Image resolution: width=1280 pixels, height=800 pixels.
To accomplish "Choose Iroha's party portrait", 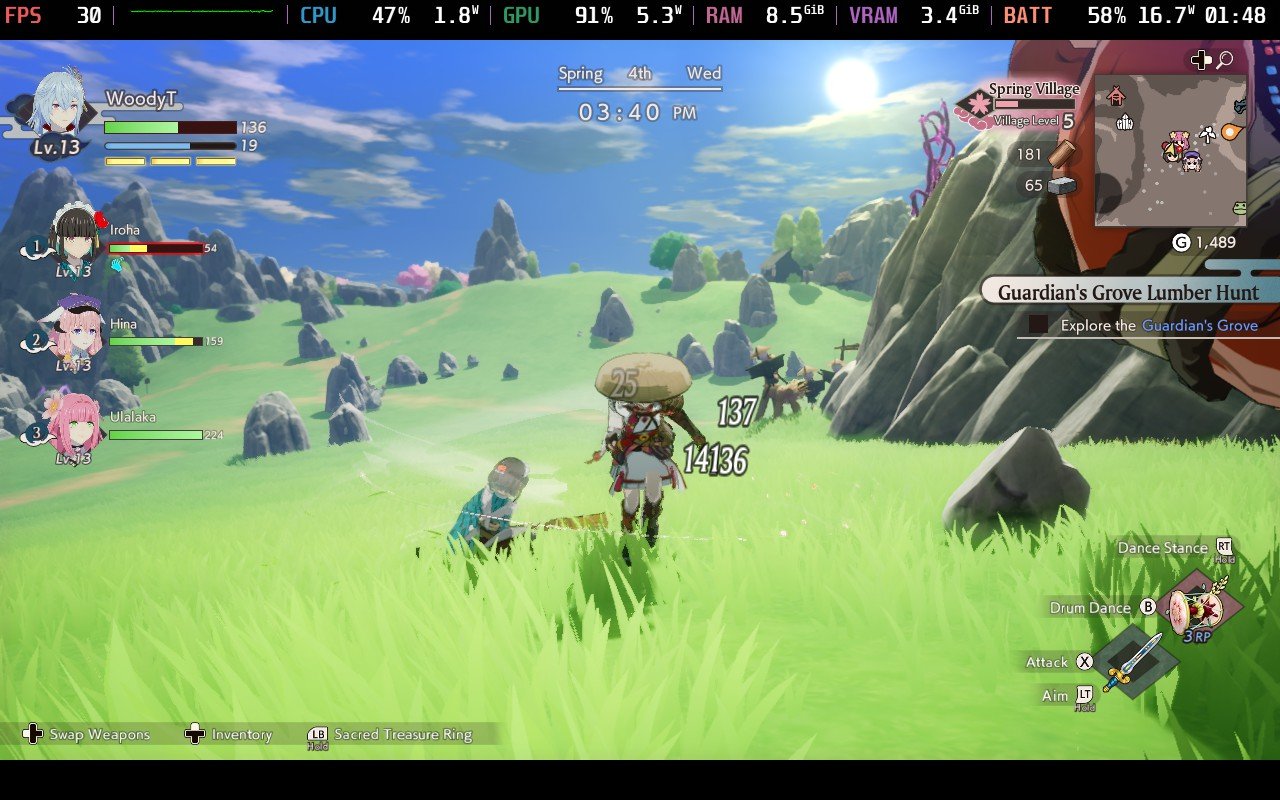I will click(x=75, y=238).
